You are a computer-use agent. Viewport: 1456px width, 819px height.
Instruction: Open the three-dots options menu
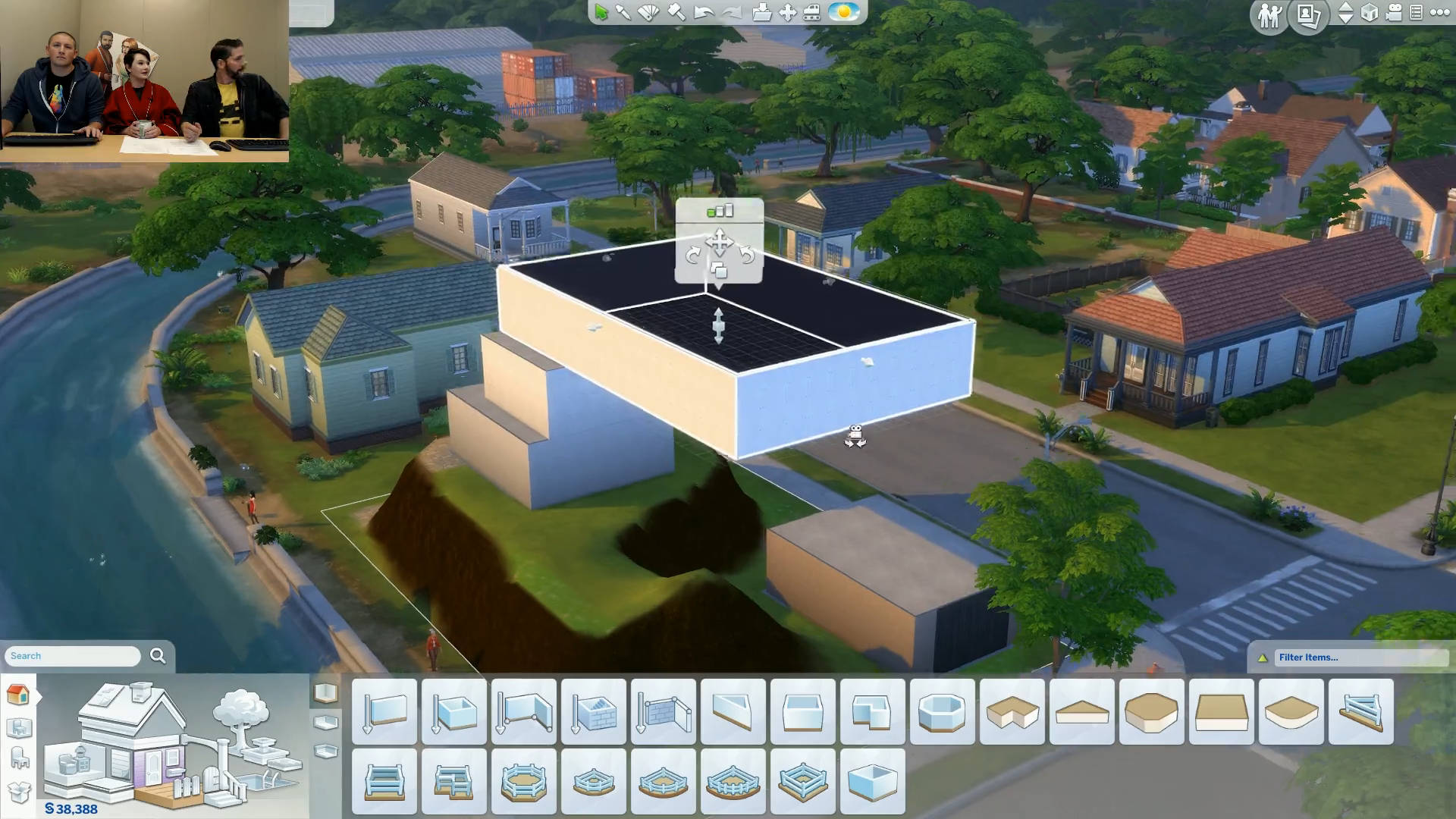click(x=1439, y=13)
